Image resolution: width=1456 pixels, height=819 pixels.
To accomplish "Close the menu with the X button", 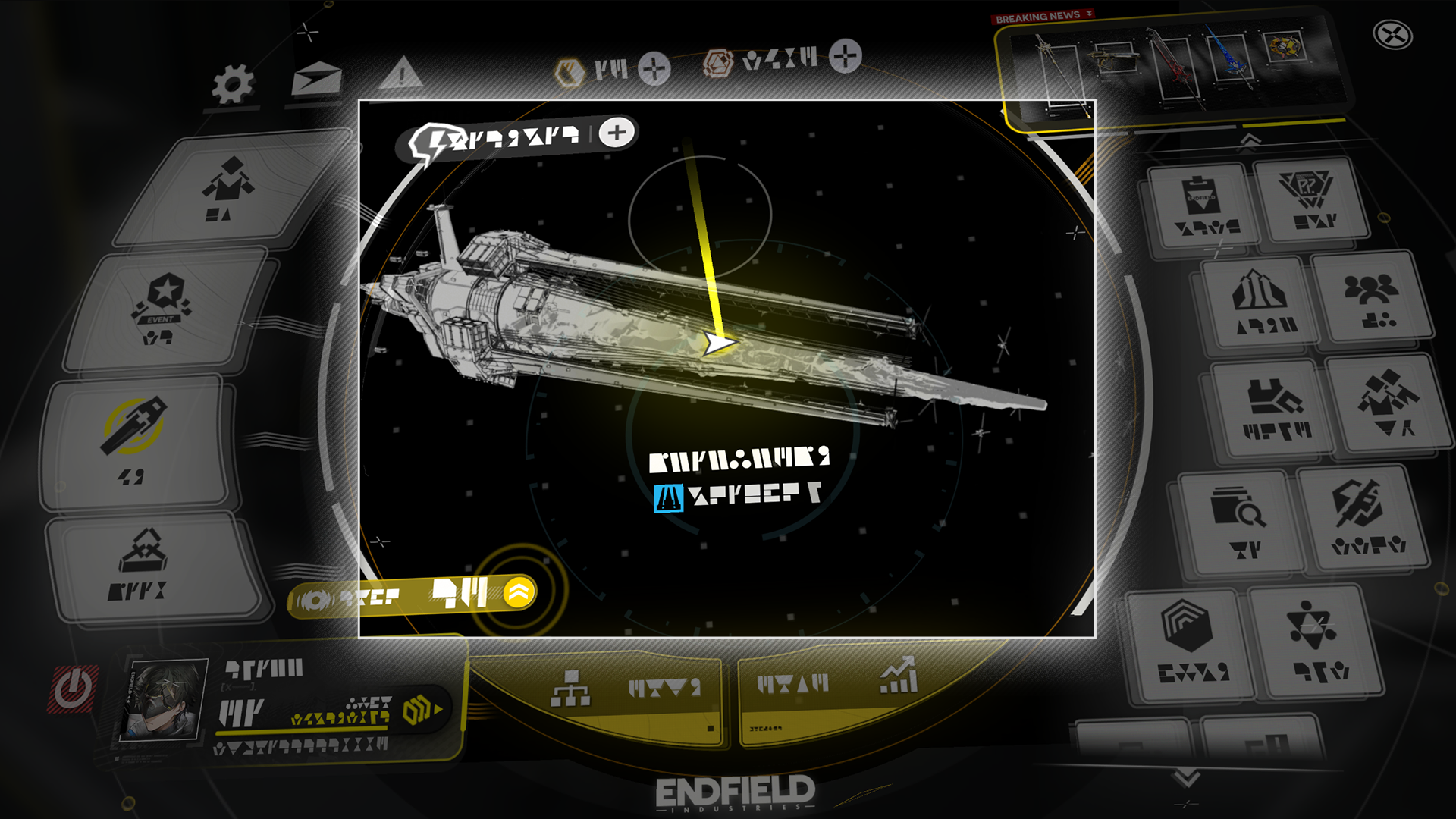I will (x=1392, y=35).
